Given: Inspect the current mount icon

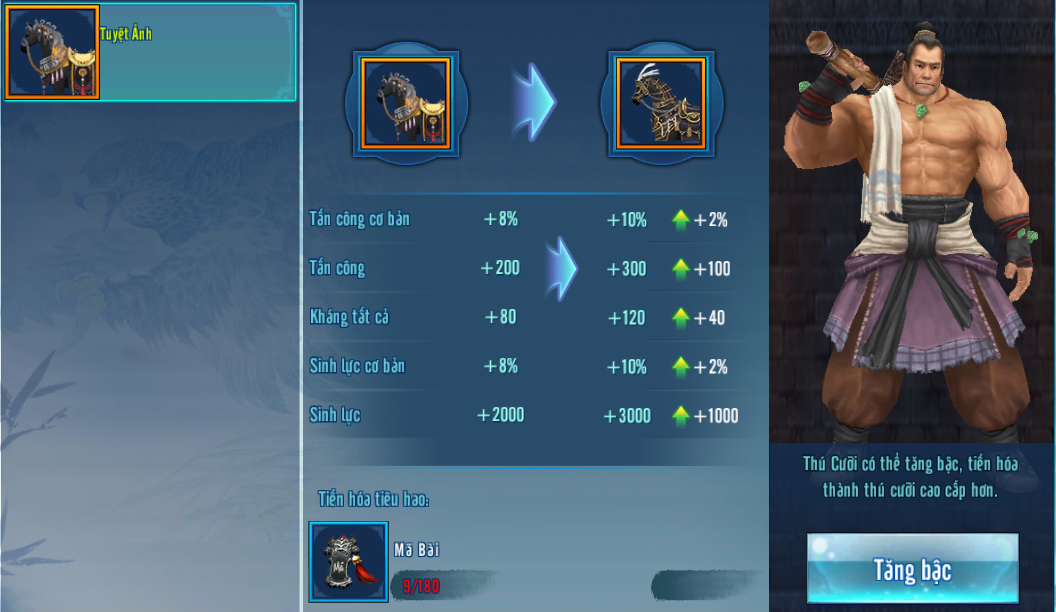Looking at the screenshot, I should [405, 103].
